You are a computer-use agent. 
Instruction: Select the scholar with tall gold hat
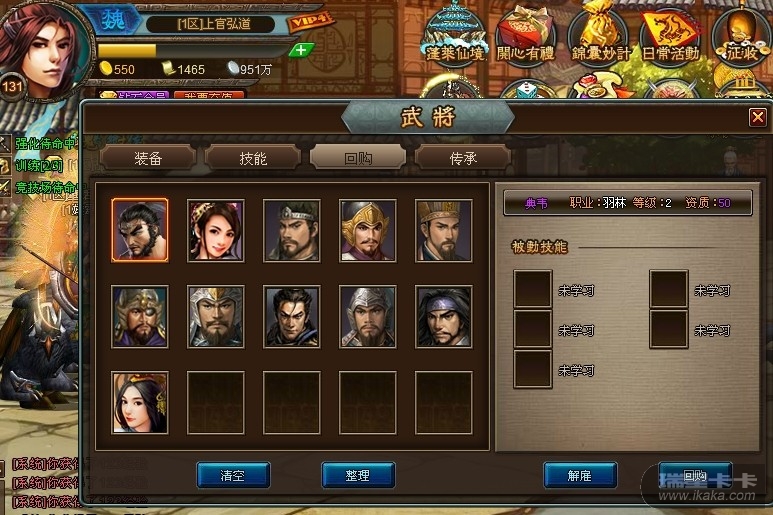coord(444,230)
